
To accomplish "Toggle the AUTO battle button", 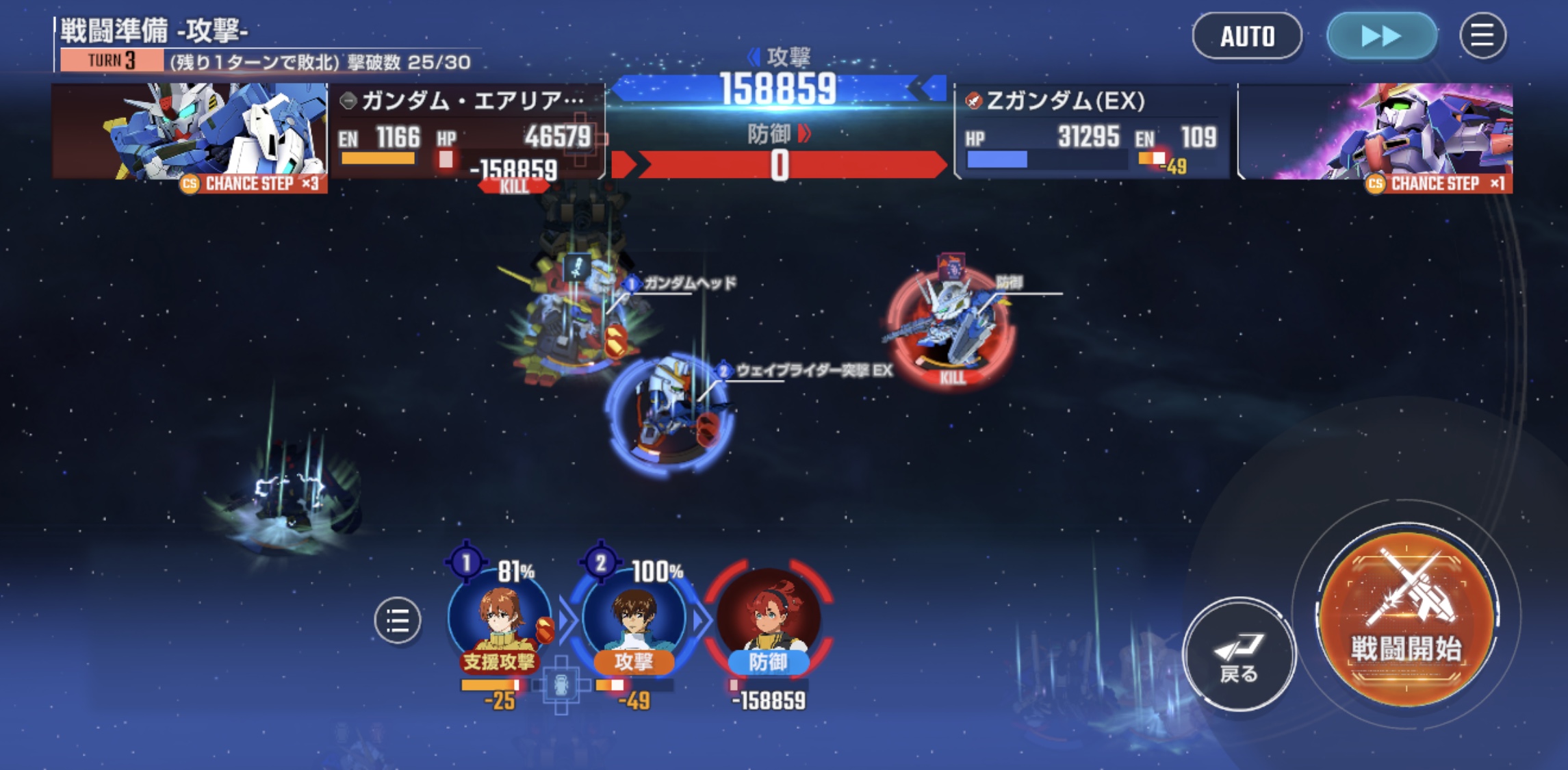I will [x=1247, y=36].
